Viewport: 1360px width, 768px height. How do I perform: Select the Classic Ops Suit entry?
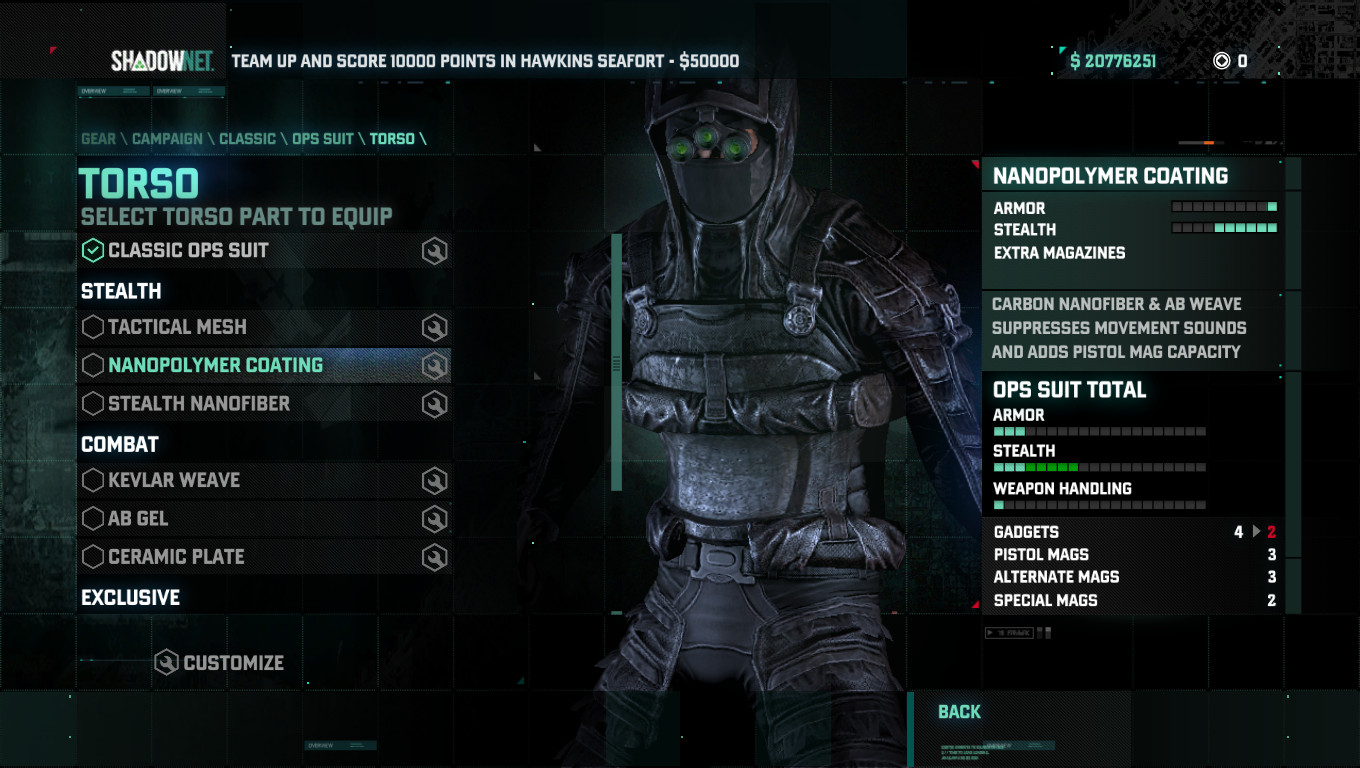pos(188,250)
